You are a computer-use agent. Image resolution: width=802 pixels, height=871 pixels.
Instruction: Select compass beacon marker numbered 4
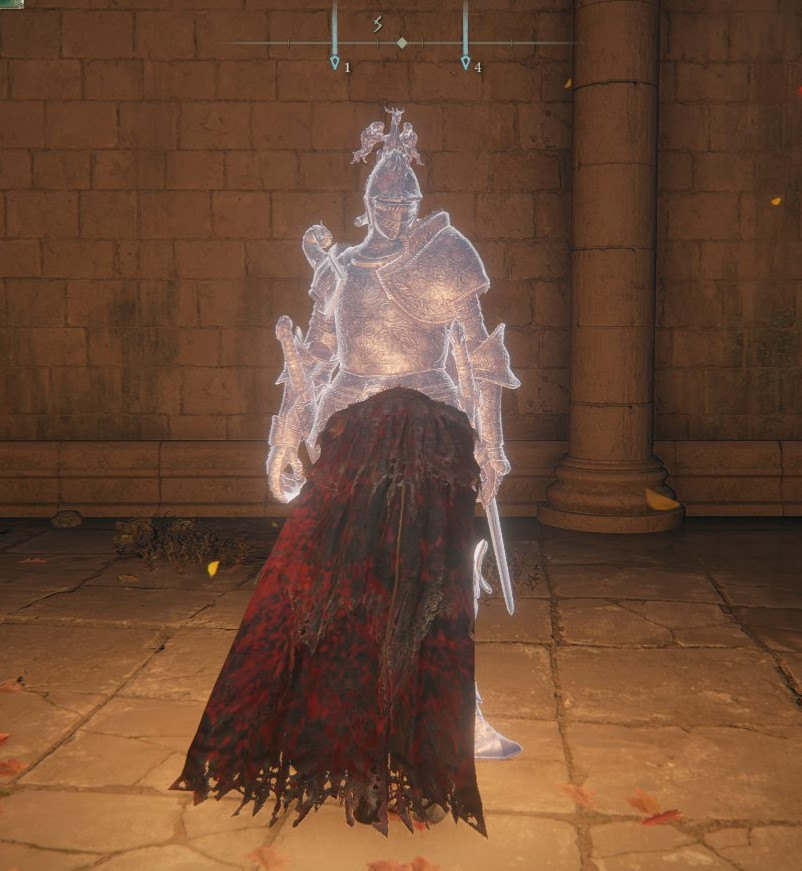click(465, 62)
